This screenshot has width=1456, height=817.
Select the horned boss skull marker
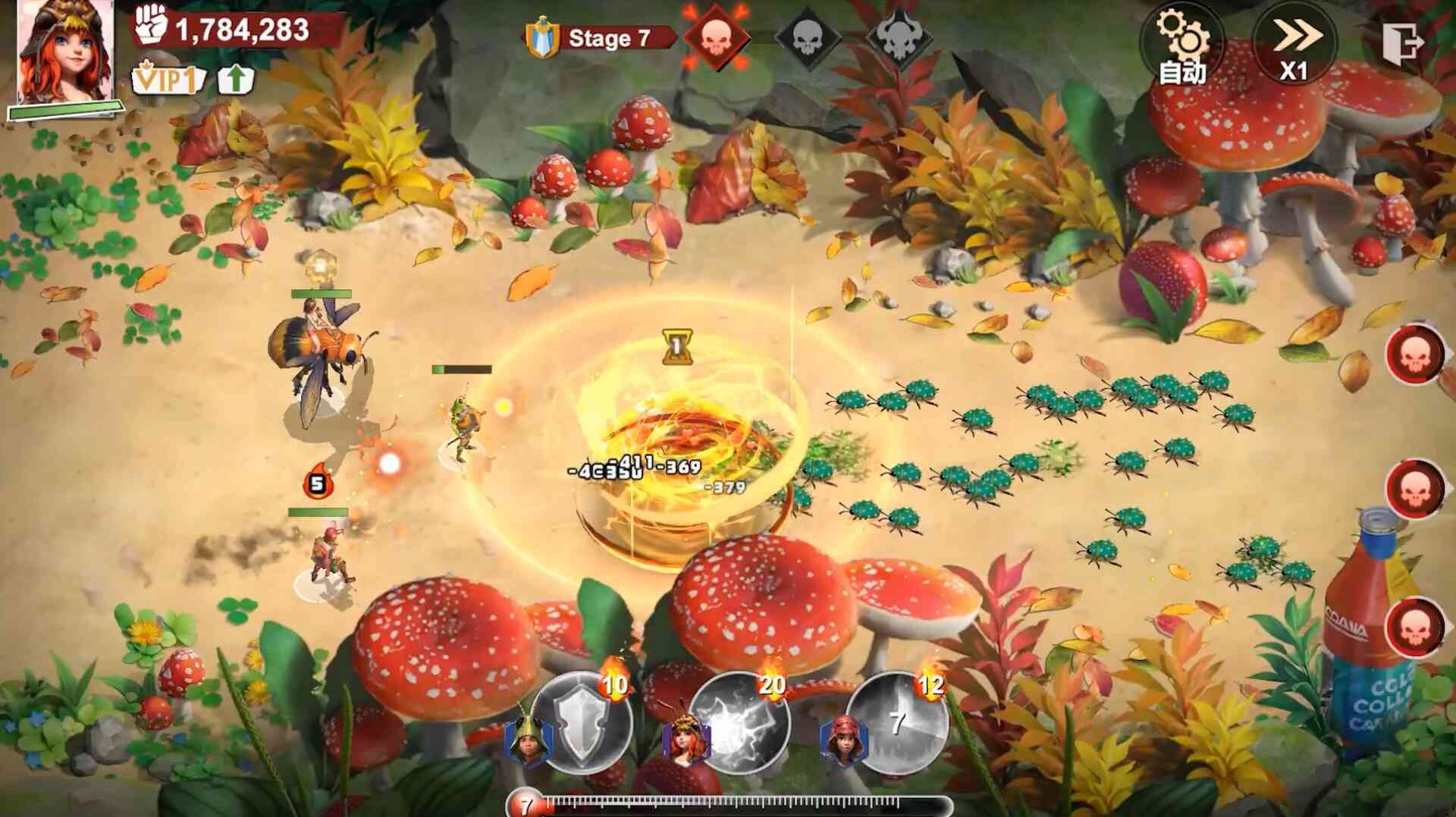pyautogui.click(x=899, y=36)
